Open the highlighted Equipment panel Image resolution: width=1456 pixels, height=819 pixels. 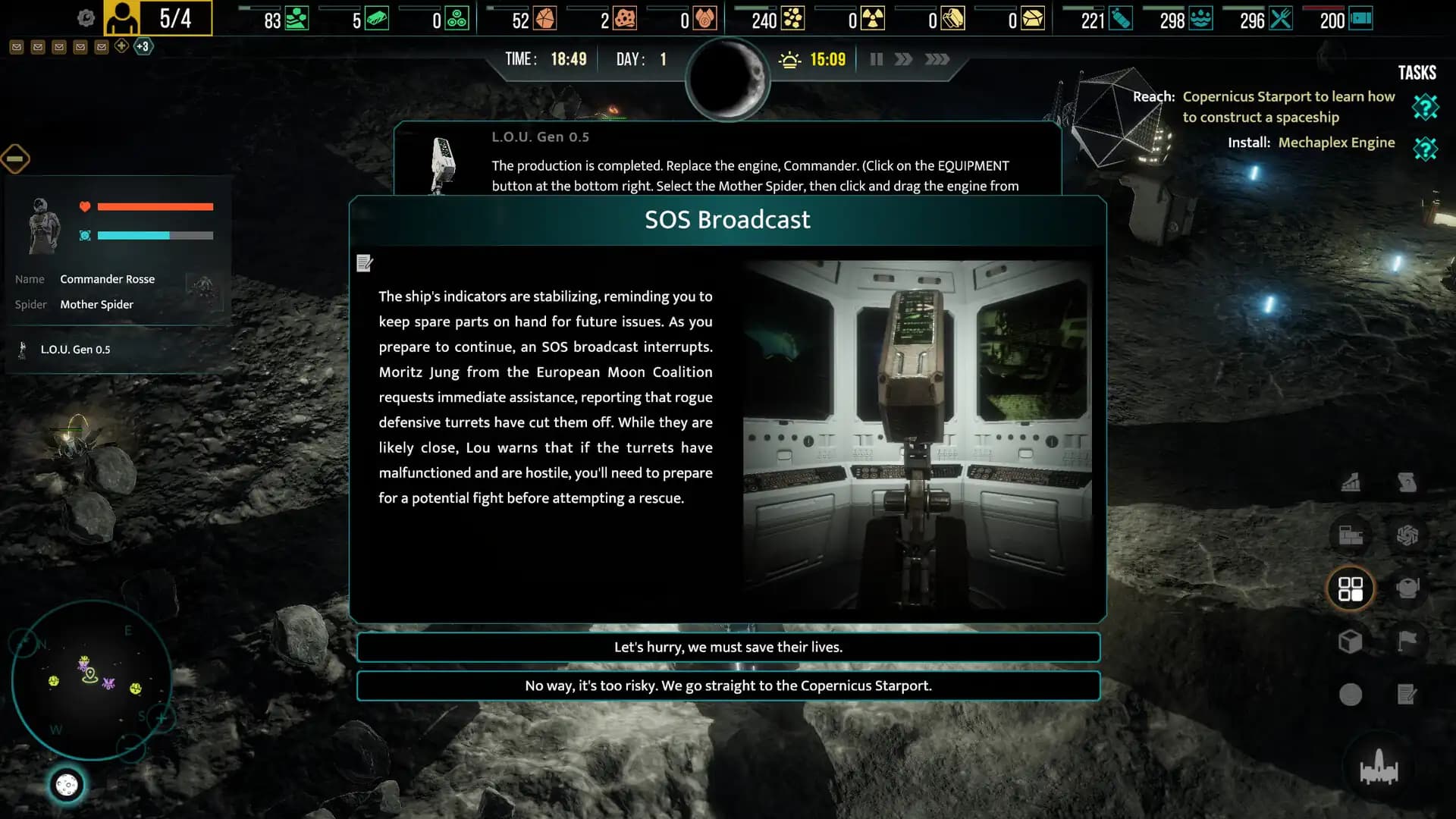(1353, 589)
